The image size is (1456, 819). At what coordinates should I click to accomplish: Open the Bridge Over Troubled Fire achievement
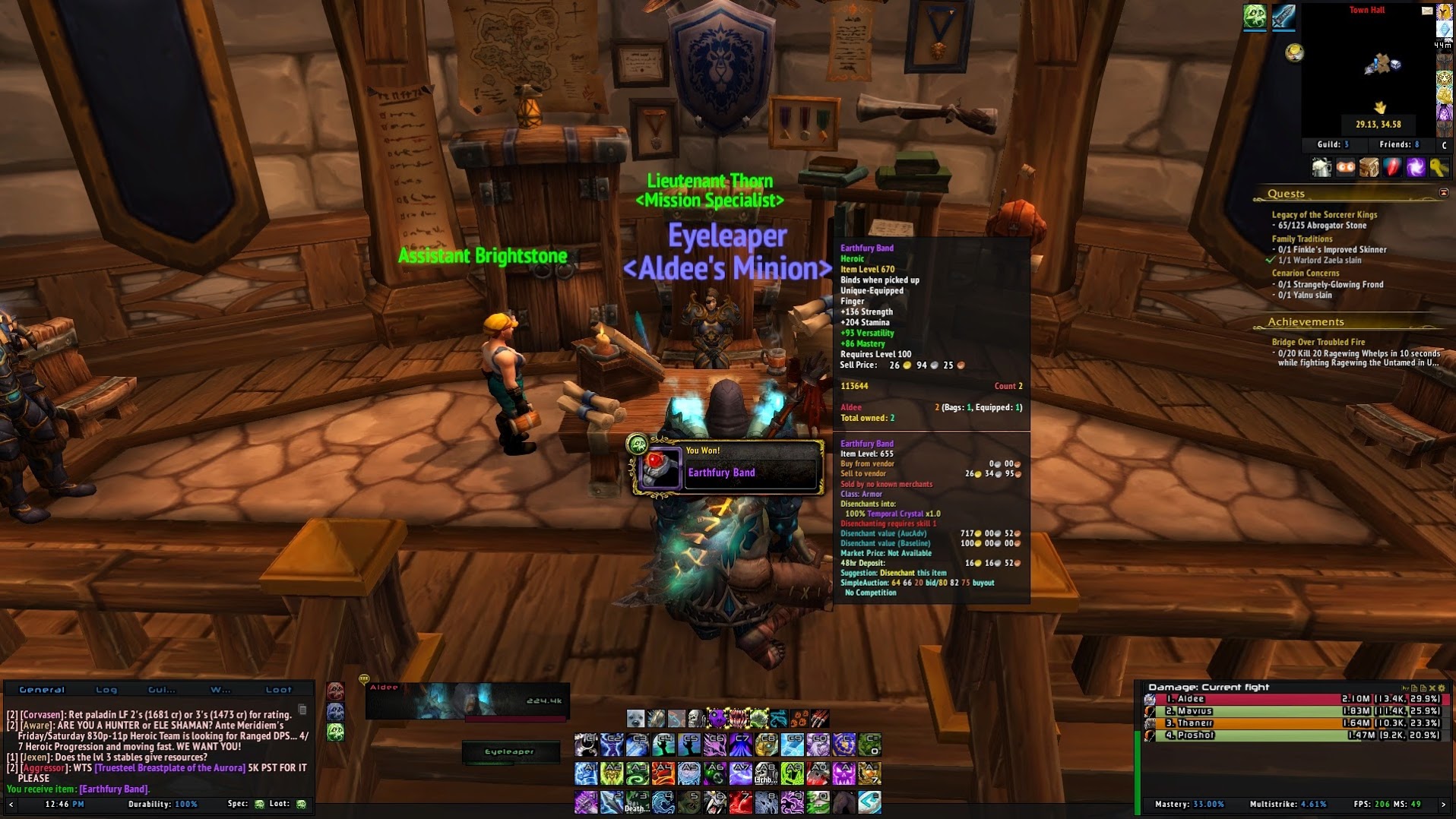click(x=1318, y=343)
